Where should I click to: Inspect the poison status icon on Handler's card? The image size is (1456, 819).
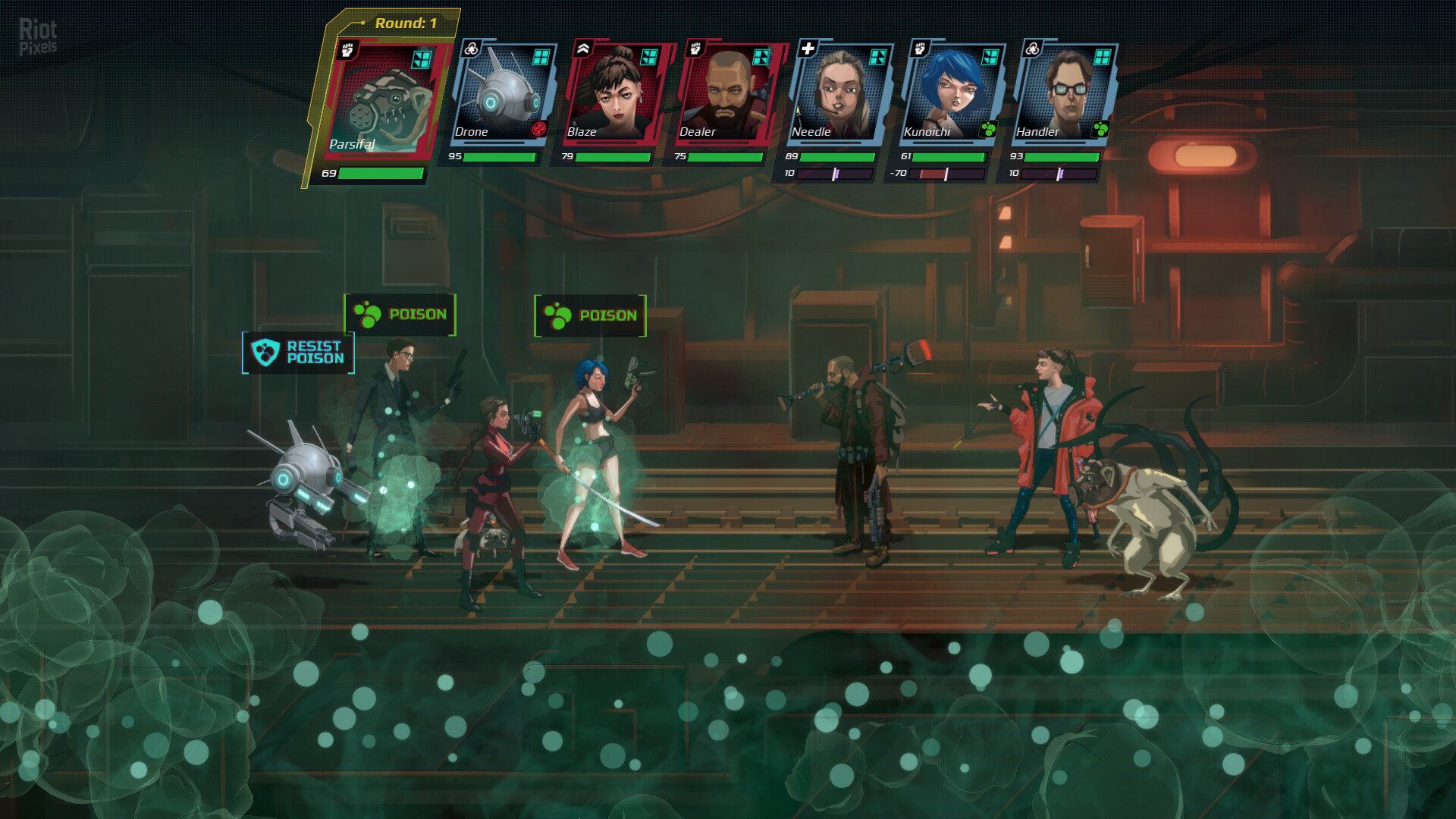tap(1100, 129)
